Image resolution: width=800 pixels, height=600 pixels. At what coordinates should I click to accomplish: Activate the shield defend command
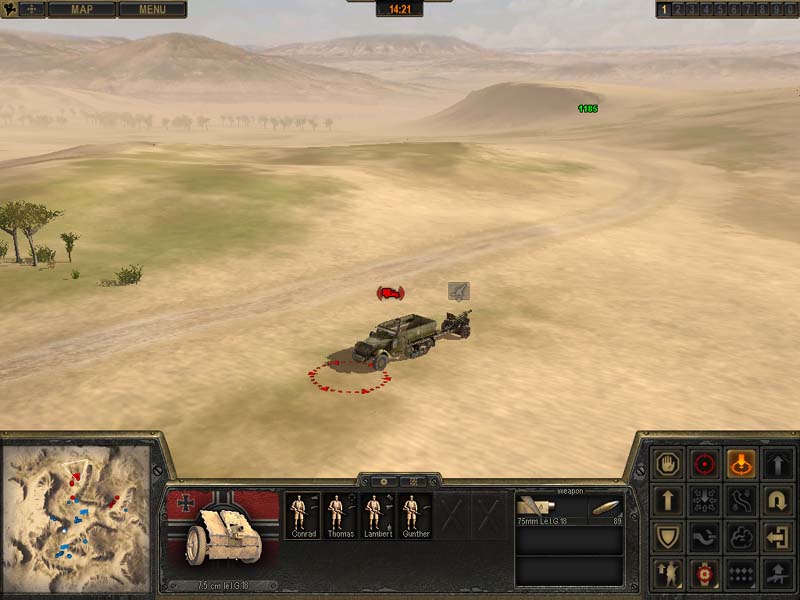(665, 538)
